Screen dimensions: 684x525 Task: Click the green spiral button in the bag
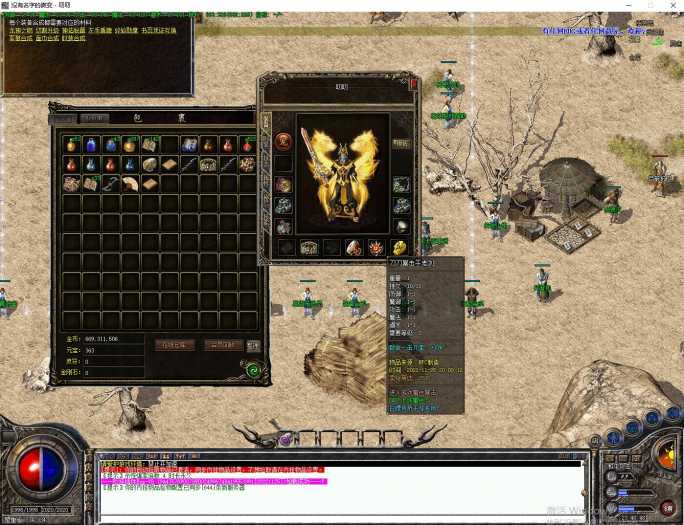[254, 368]
